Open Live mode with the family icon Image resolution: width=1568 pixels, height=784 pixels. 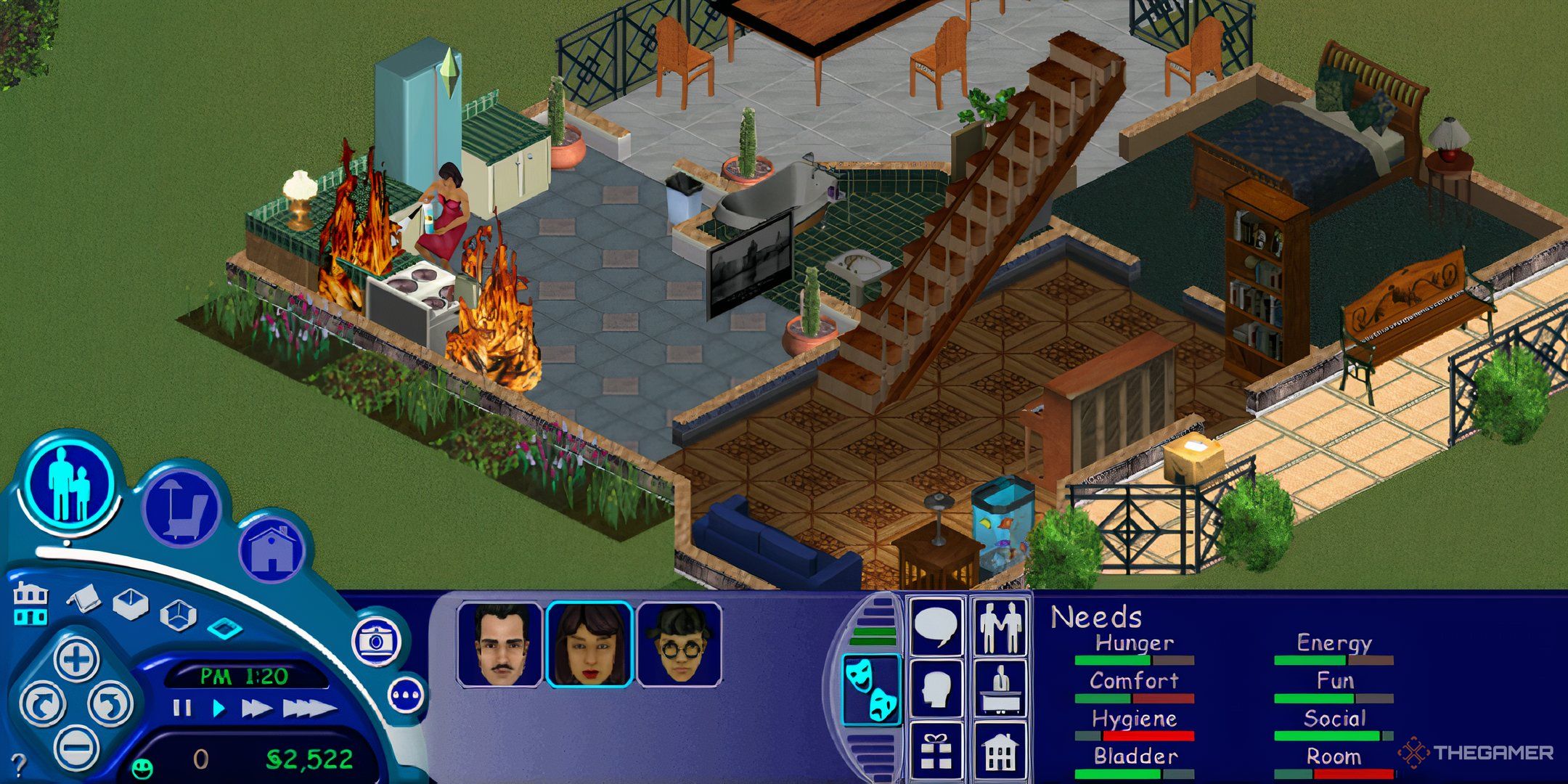(x=71, y=487)
